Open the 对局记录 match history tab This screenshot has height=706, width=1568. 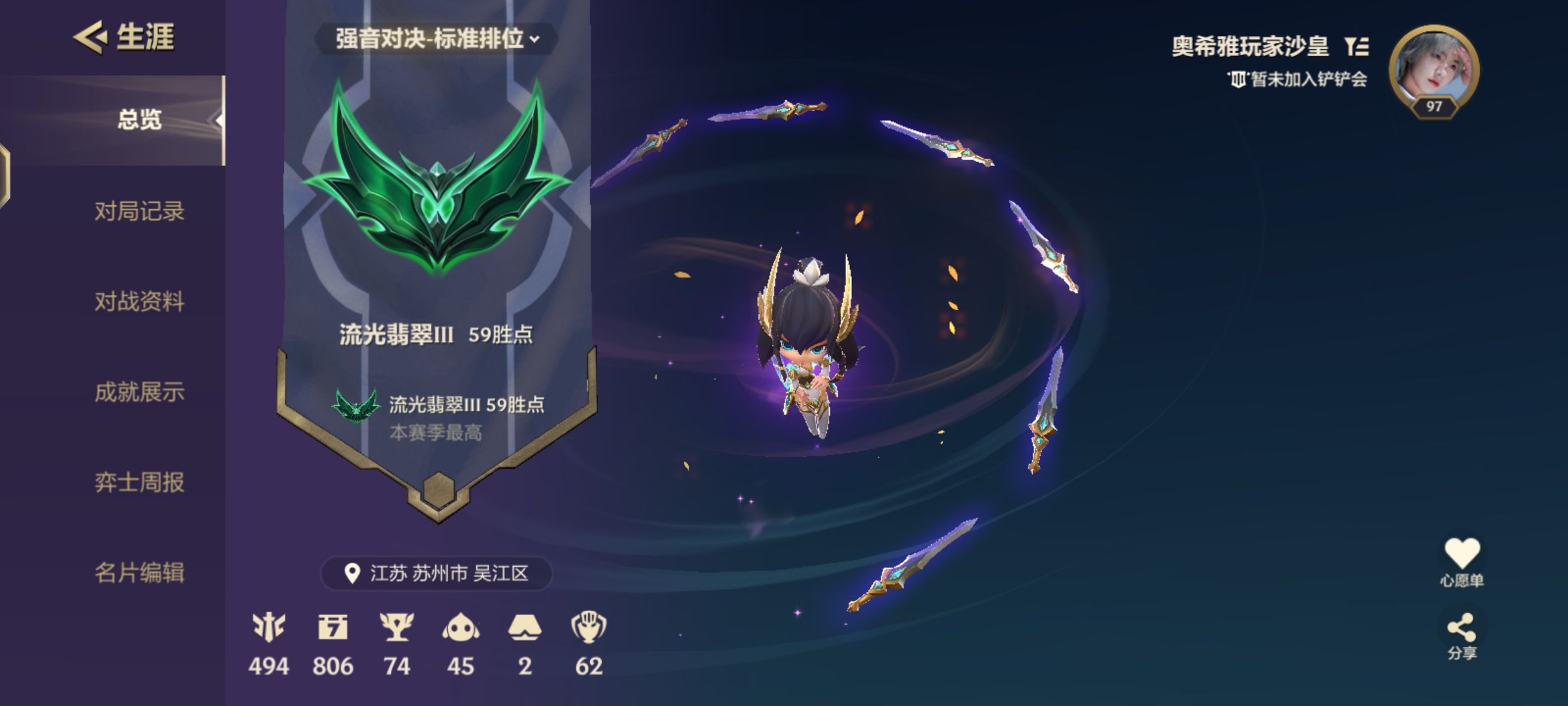tap(139, 211)
